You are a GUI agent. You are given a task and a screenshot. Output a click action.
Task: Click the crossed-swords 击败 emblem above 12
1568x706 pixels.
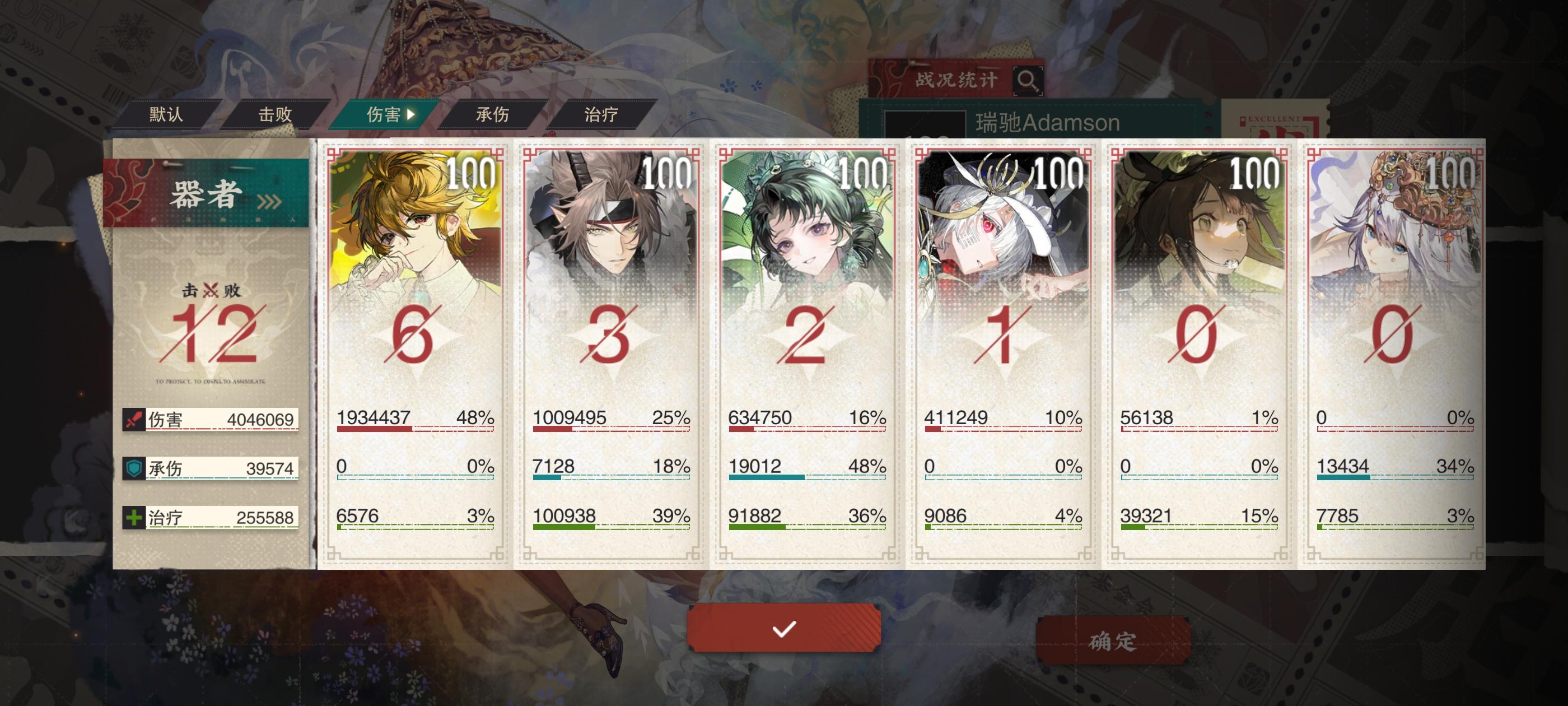pyautogui.click(x=210, y=290)
